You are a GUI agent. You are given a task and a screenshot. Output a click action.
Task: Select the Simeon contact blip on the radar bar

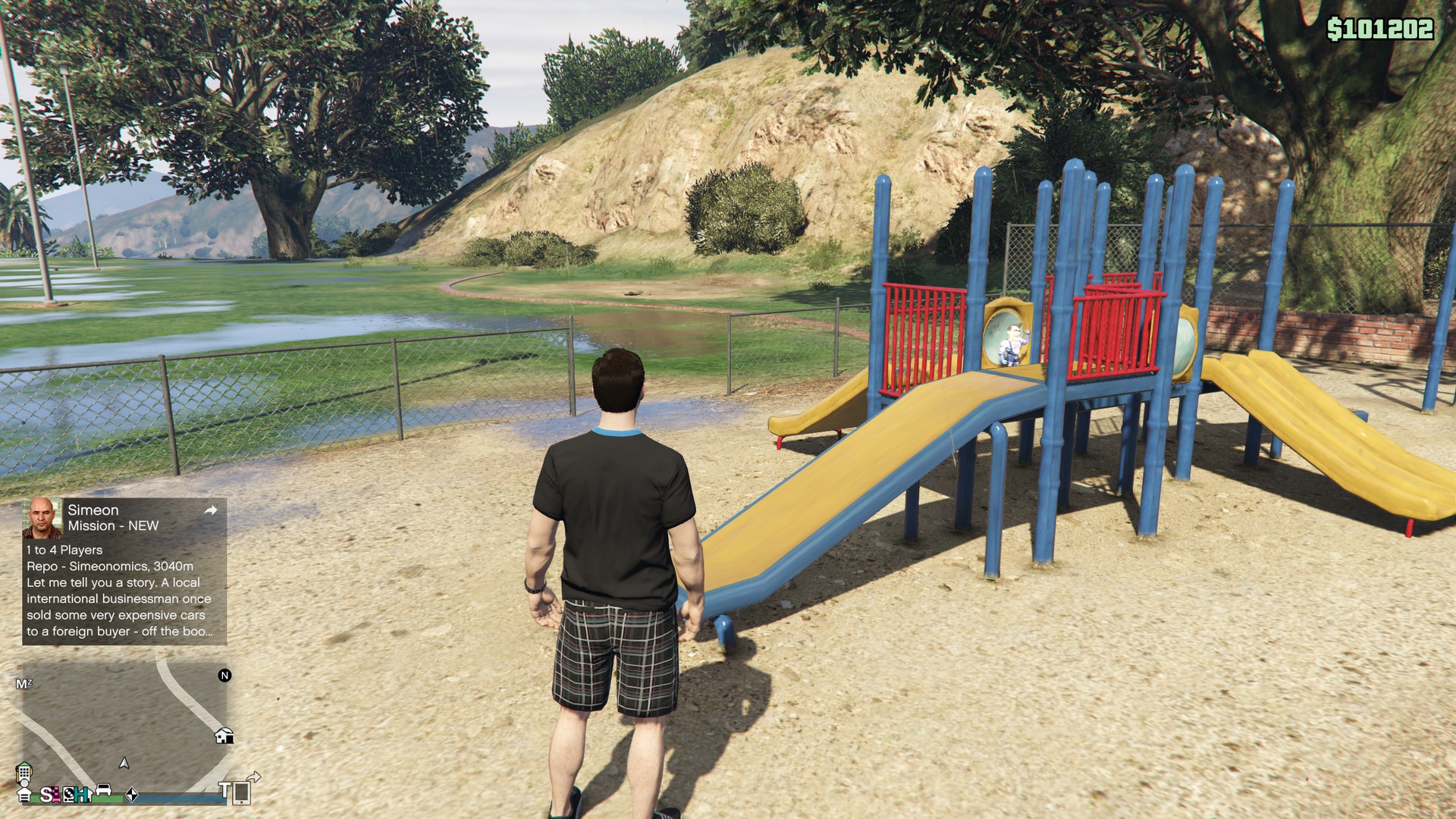pyautogui.click(x=45, y=795)
